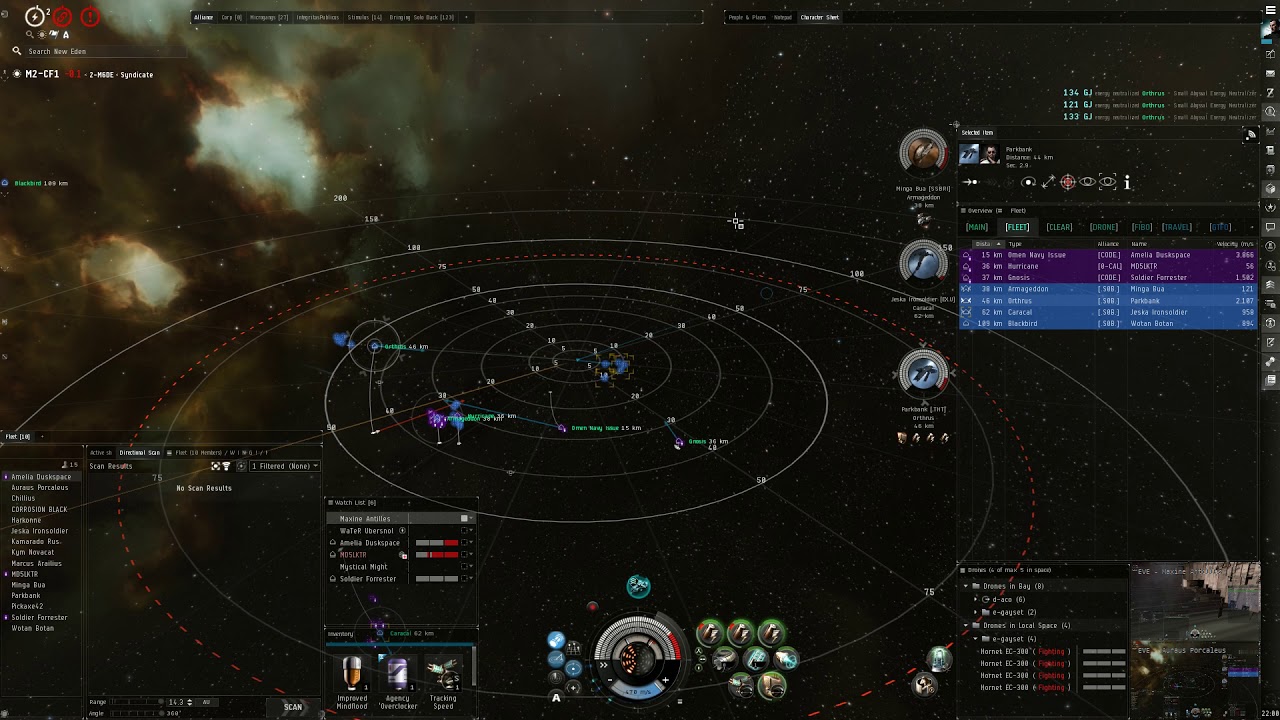Show info on selected item Parkbank
The image size is (1280, 720).
[1127, 182]
